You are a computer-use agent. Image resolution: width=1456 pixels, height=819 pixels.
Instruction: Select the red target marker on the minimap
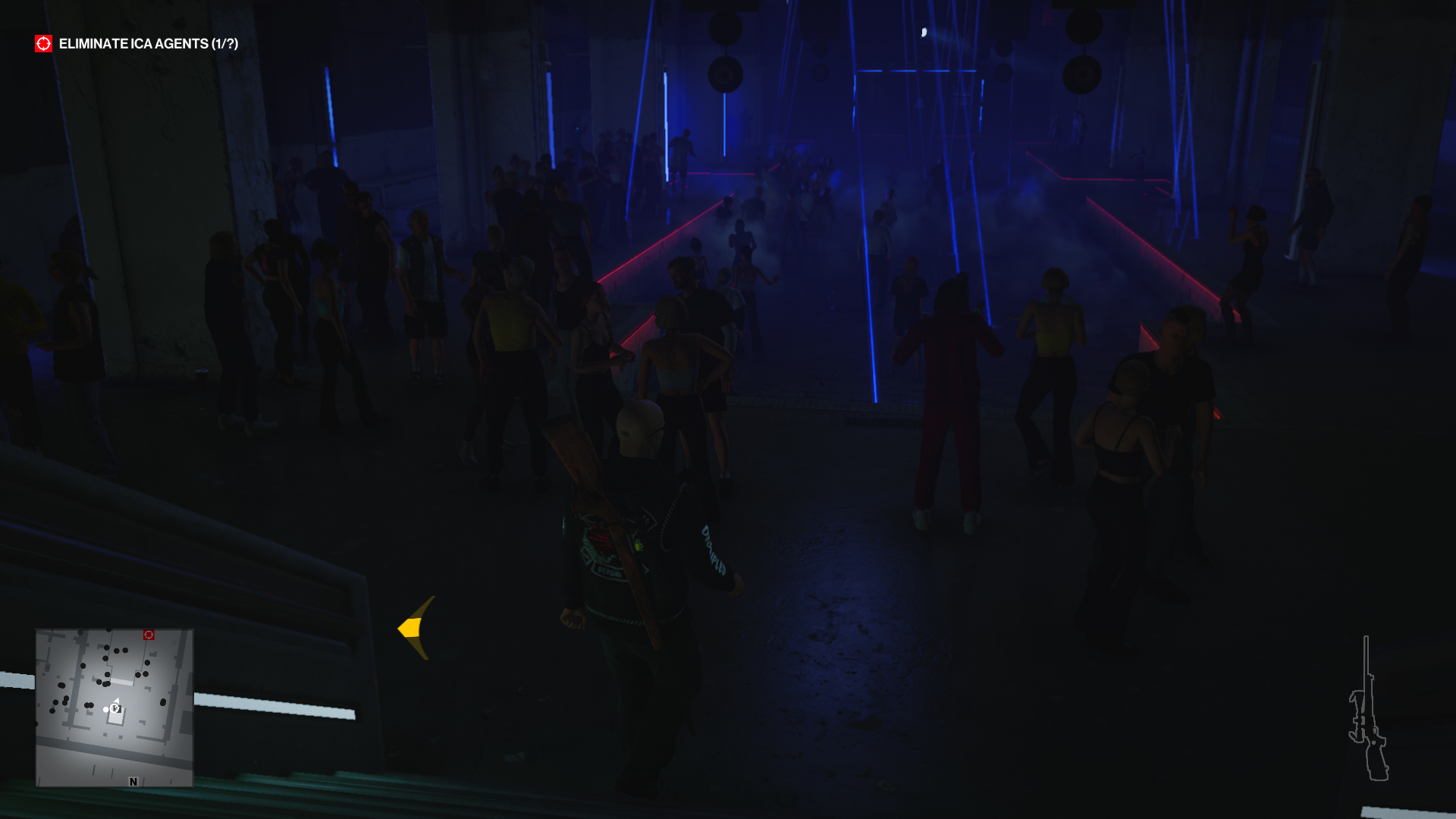[x=149, y=635]
